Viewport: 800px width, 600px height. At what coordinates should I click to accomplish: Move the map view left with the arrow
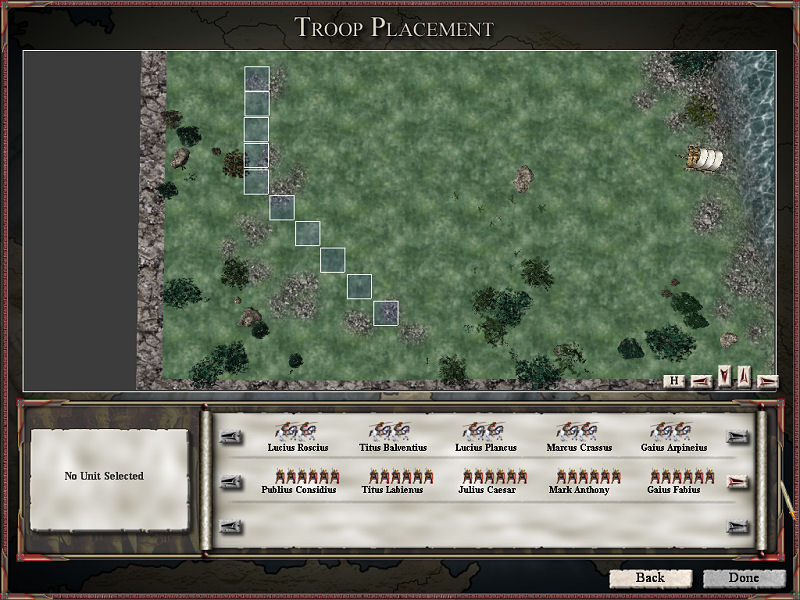pyautogui.click(x=700, y=380)
